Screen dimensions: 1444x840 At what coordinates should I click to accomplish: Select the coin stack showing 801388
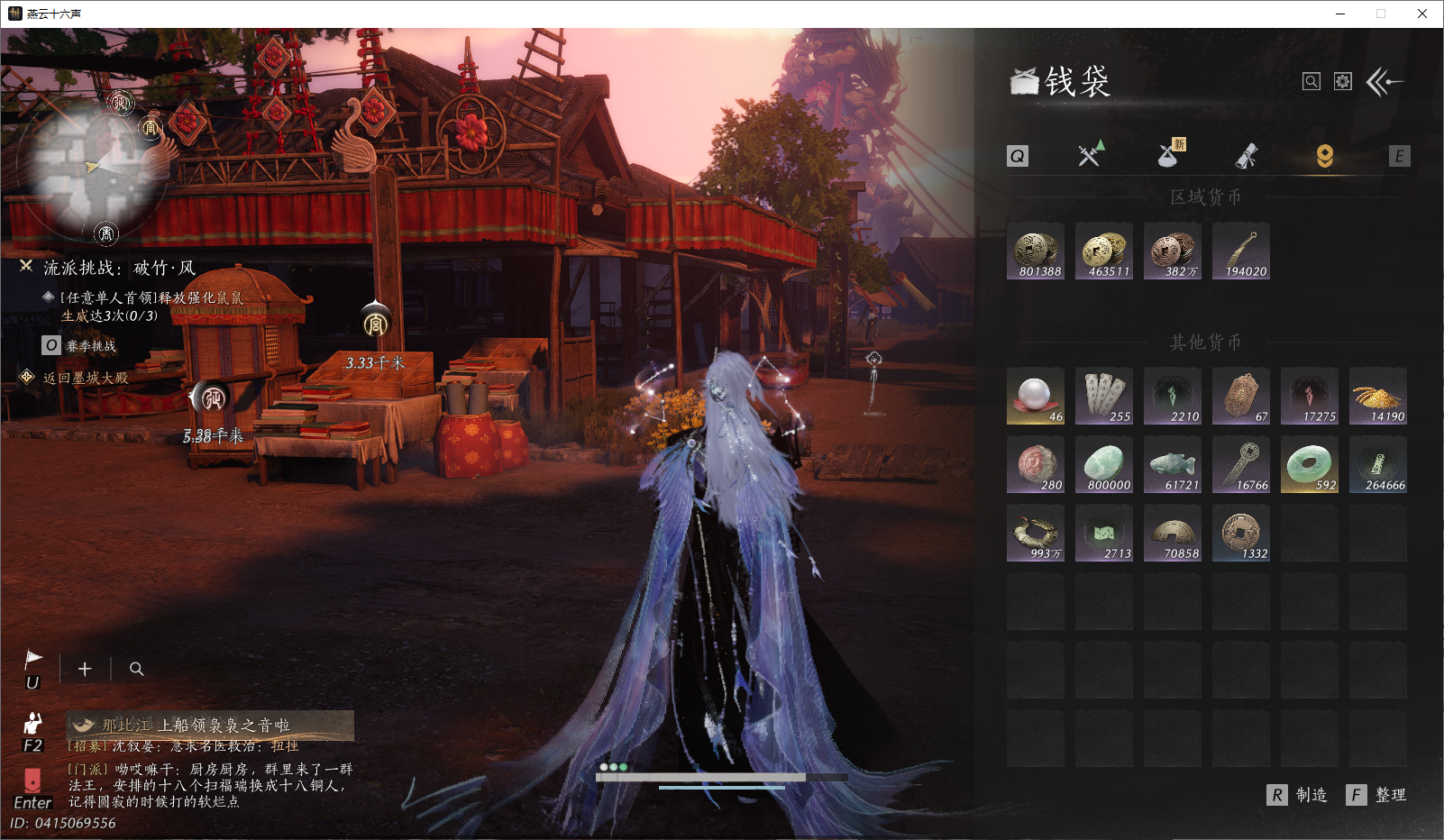tap(1036, 251)
